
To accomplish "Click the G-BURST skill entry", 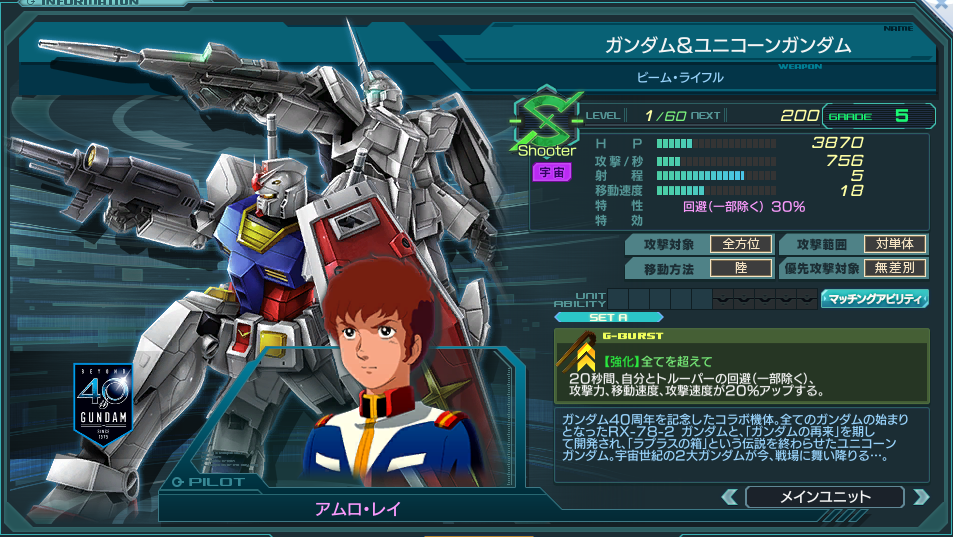I will (742, 364).
